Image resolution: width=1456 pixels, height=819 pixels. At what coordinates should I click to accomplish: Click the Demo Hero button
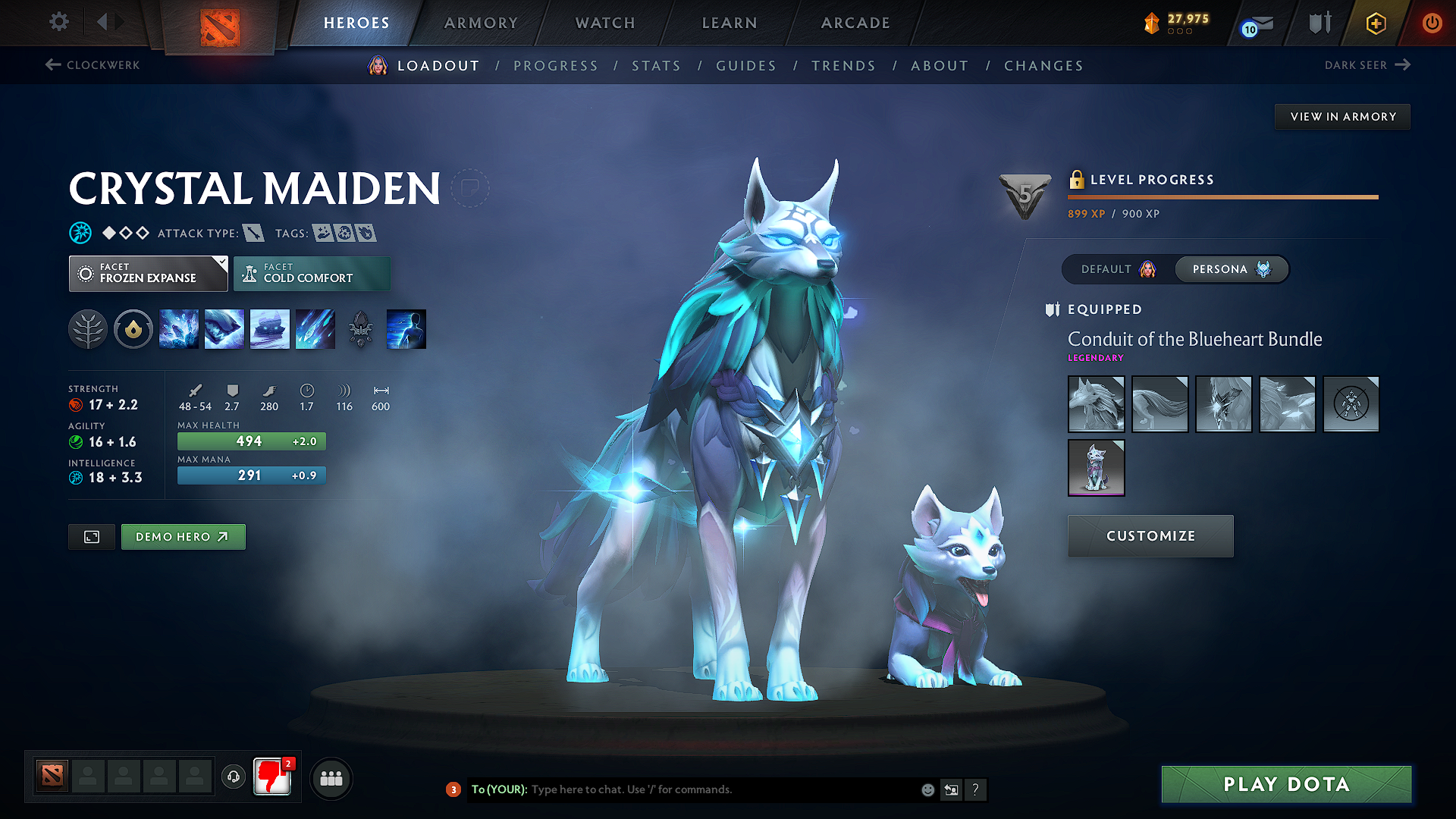[x=183, y=536]
